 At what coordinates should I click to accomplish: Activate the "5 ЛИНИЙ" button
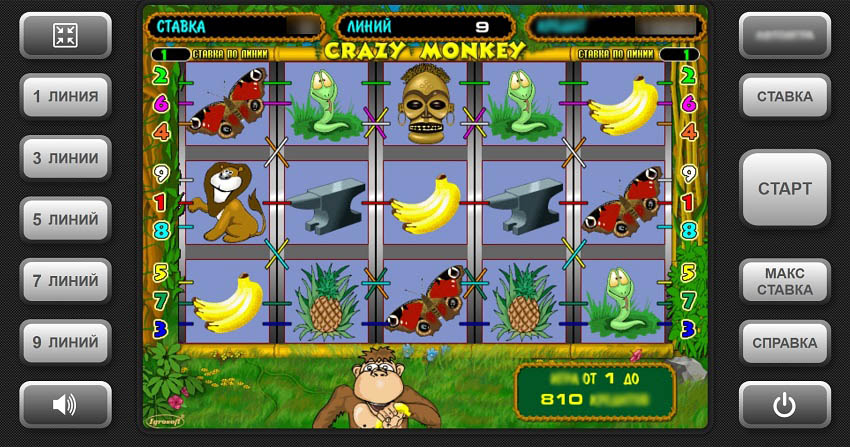(x=66, y=219)
